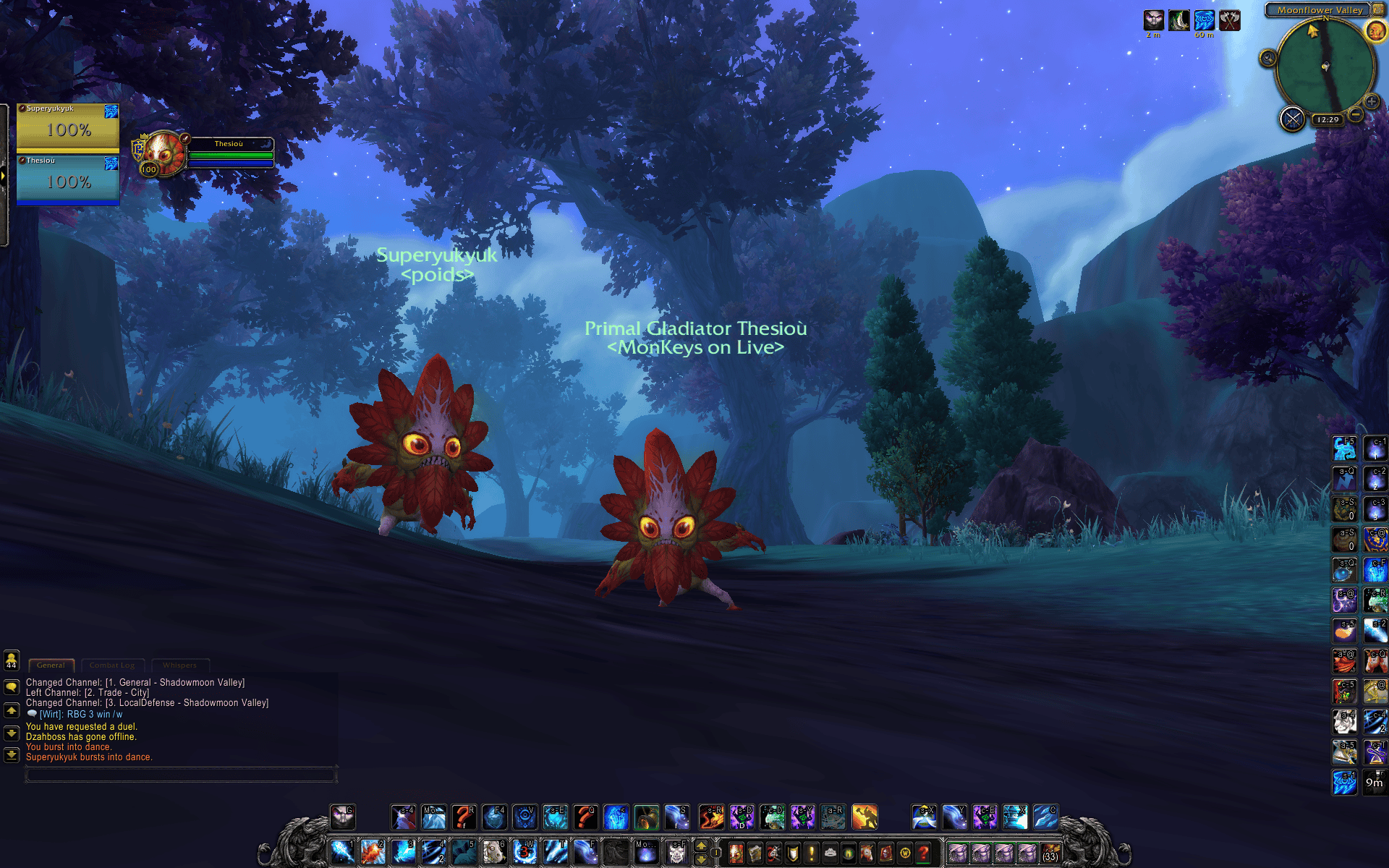1389x868 pixels.
Task: Open the yellow exclamation quest log button
Action: (x=812, y=854)
